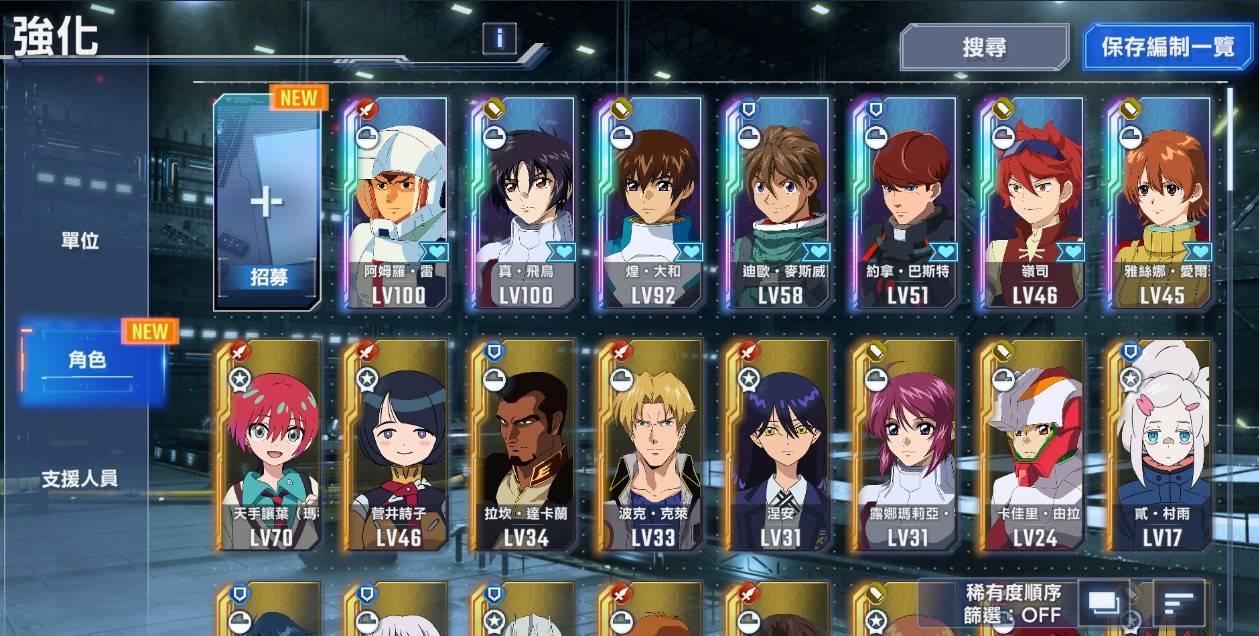
Task: Switch to the 支援人員 supporters tab
Action: [x=80, y=479]
